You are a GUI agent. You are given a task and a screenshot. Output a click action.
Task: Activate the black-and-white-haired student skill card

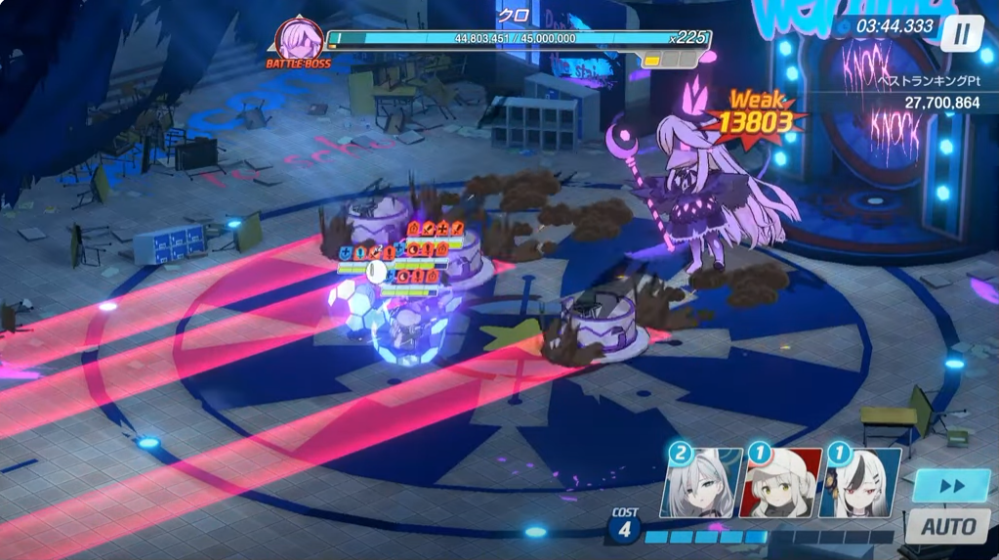(859, 482)
